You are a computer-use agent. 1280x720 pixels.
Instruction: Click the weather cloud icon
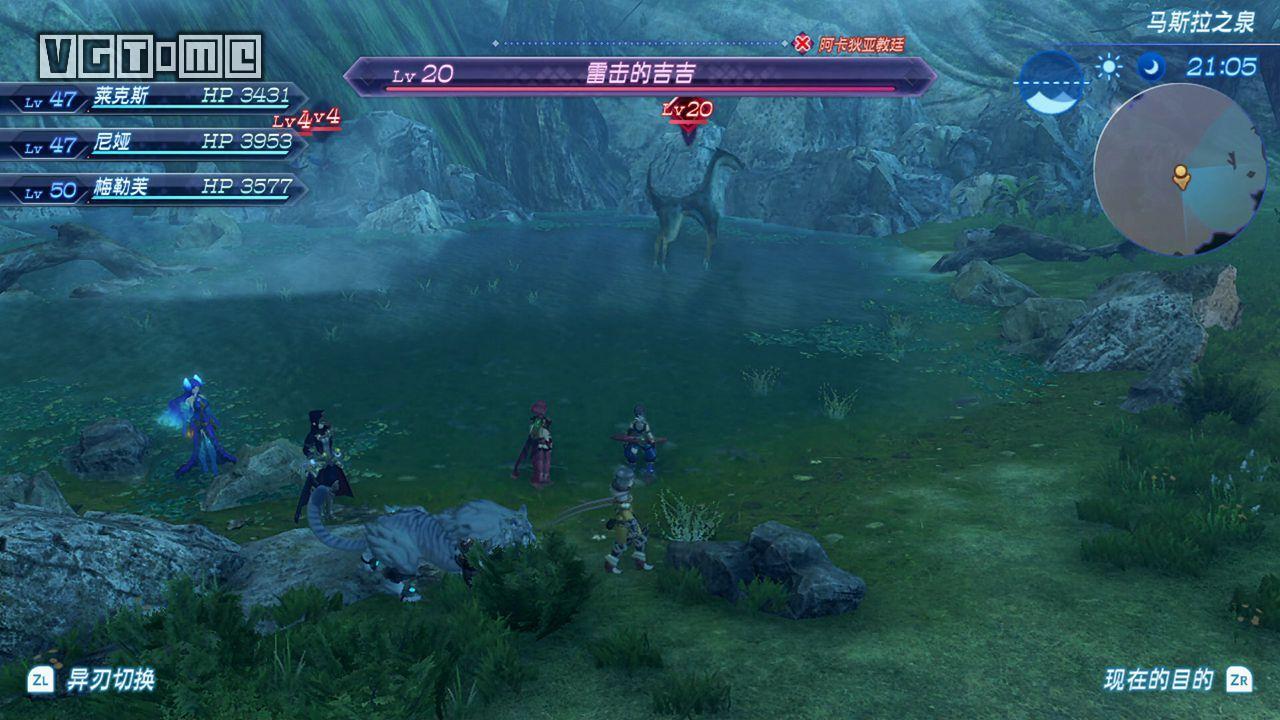pyautogui.click(x=1050, y=83)
